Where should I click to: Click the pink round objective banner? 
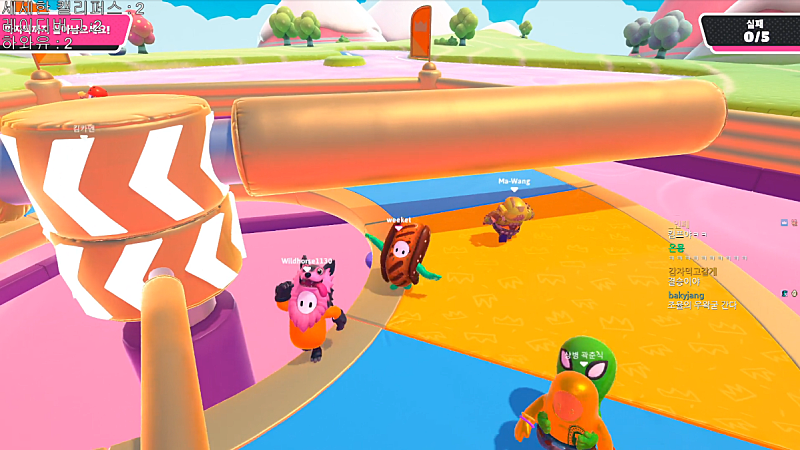click(x=62, y=29)
